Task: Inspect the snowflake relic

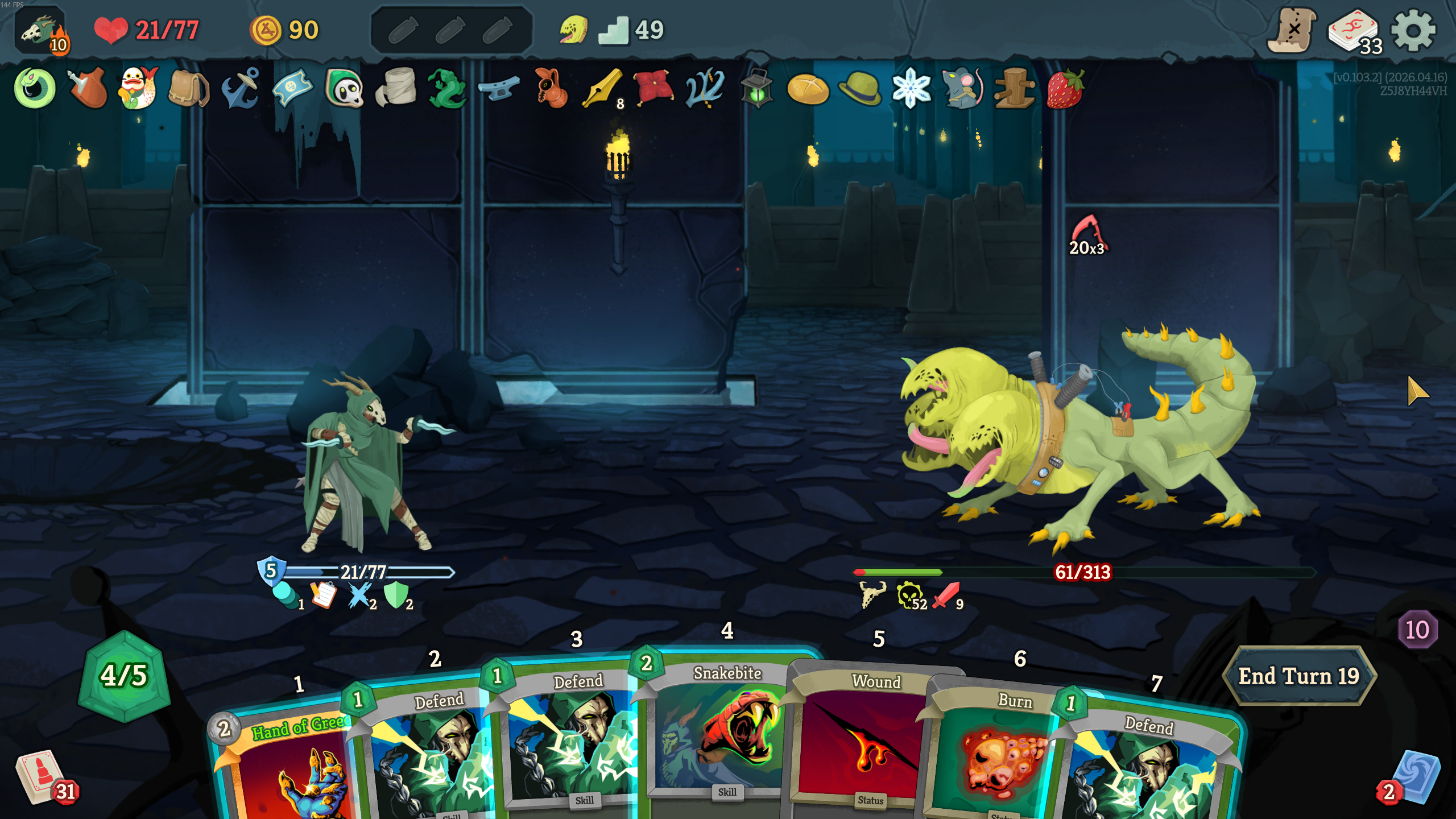Action: (911, 89)
